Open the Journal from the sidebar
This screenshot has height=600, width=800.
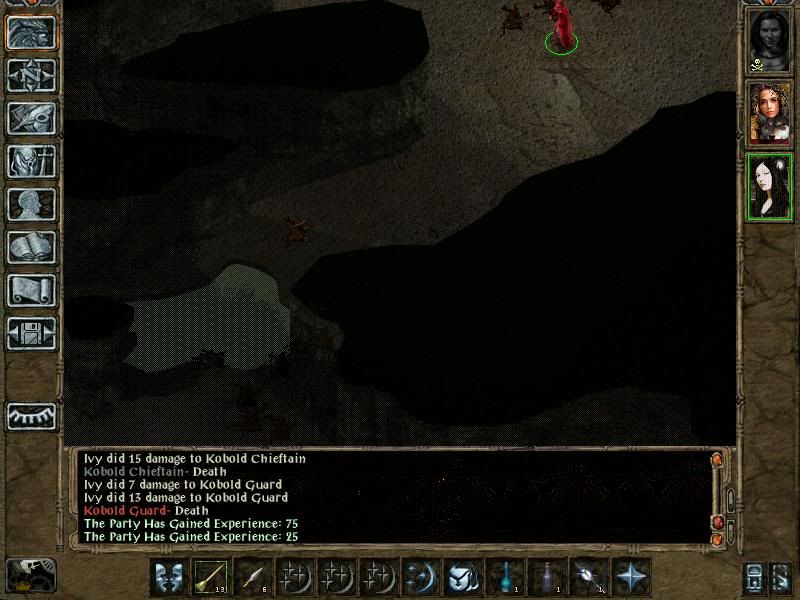coord(31,117)
